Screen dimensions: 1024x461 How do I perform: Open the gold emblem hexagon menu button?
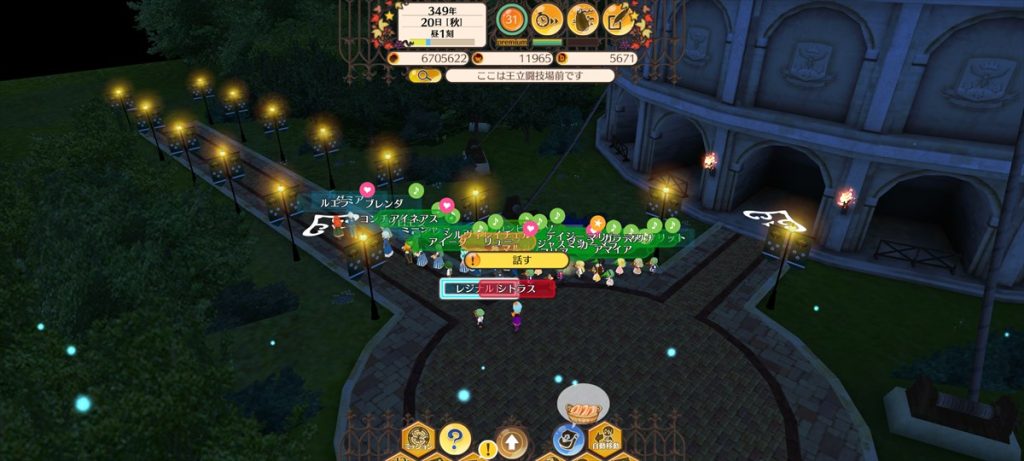coord(417,439)
